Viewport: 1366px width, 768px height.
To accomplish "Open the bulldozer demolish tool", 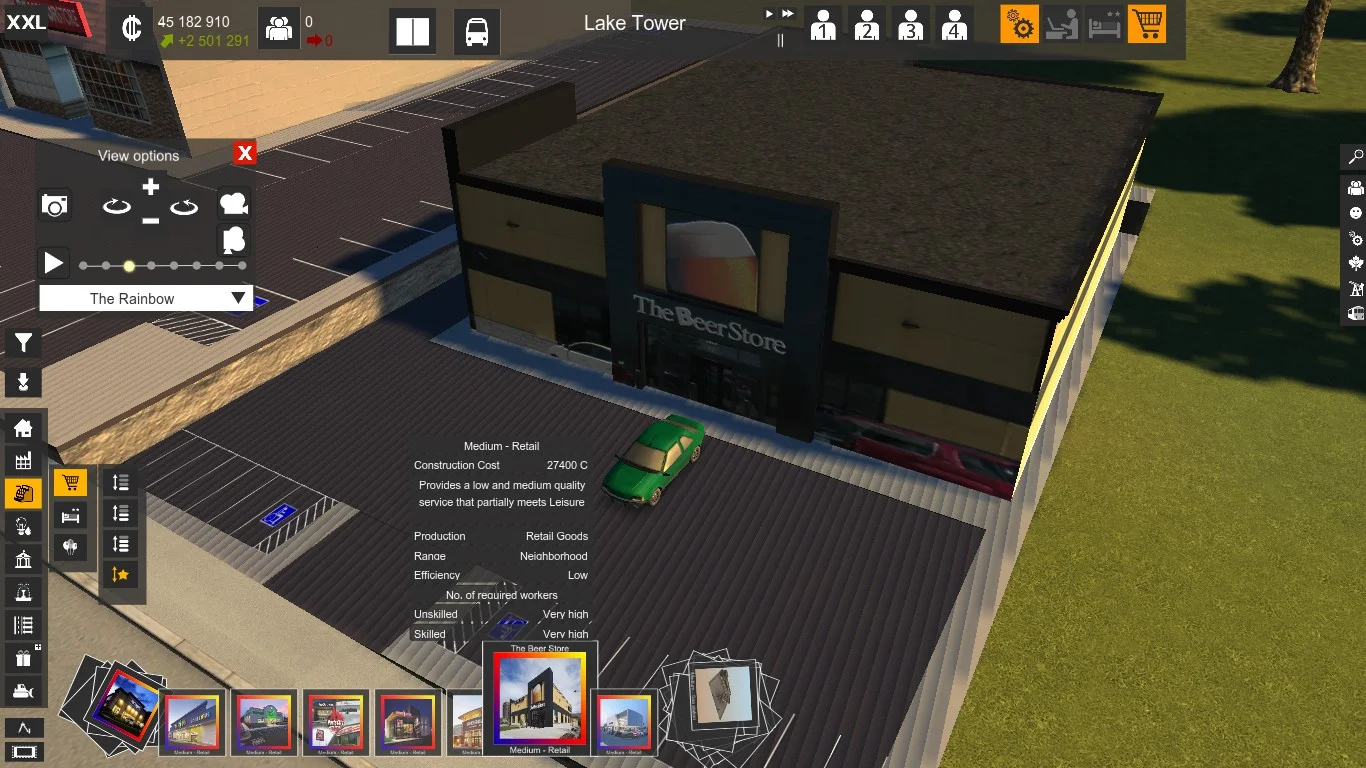I will point(23,691).
